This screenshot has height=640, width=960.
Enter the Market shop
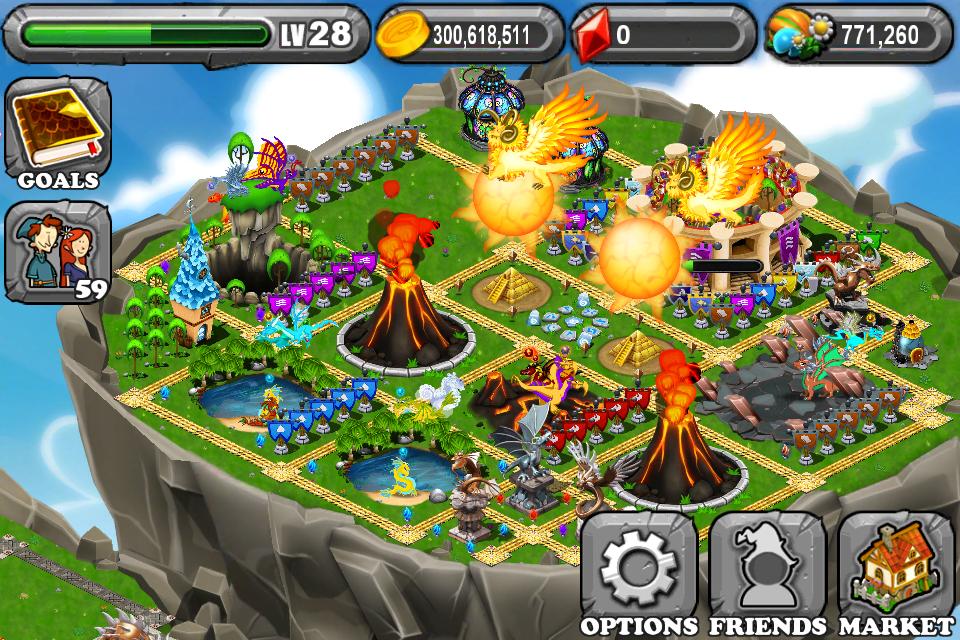pyautogui.click(x=895, y=572)
